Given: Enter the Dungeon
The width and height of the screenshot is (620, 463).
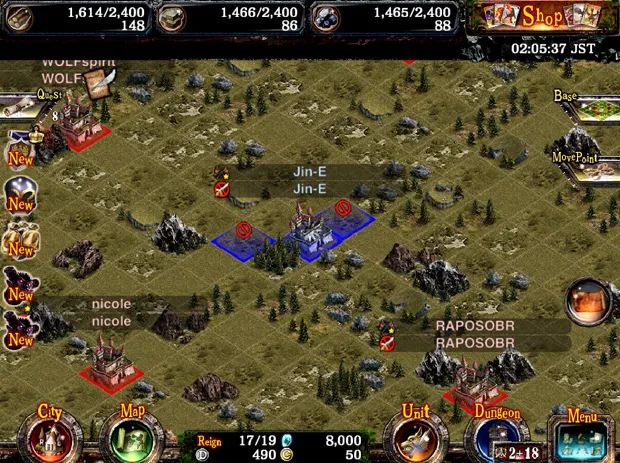Looking at the screenshot, I should pos(497,435).
